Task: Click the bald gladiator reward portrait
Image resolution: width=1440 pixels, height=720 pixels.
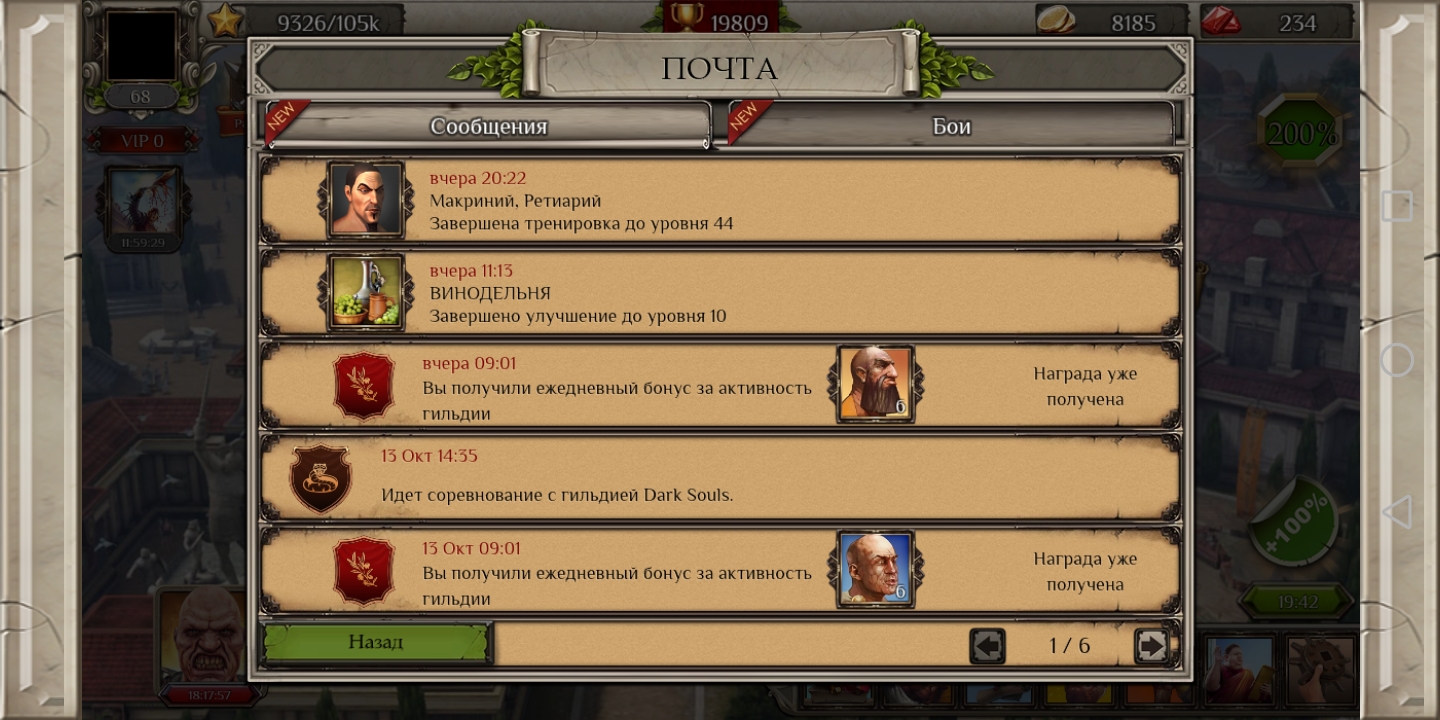Action: coord(875,569)
